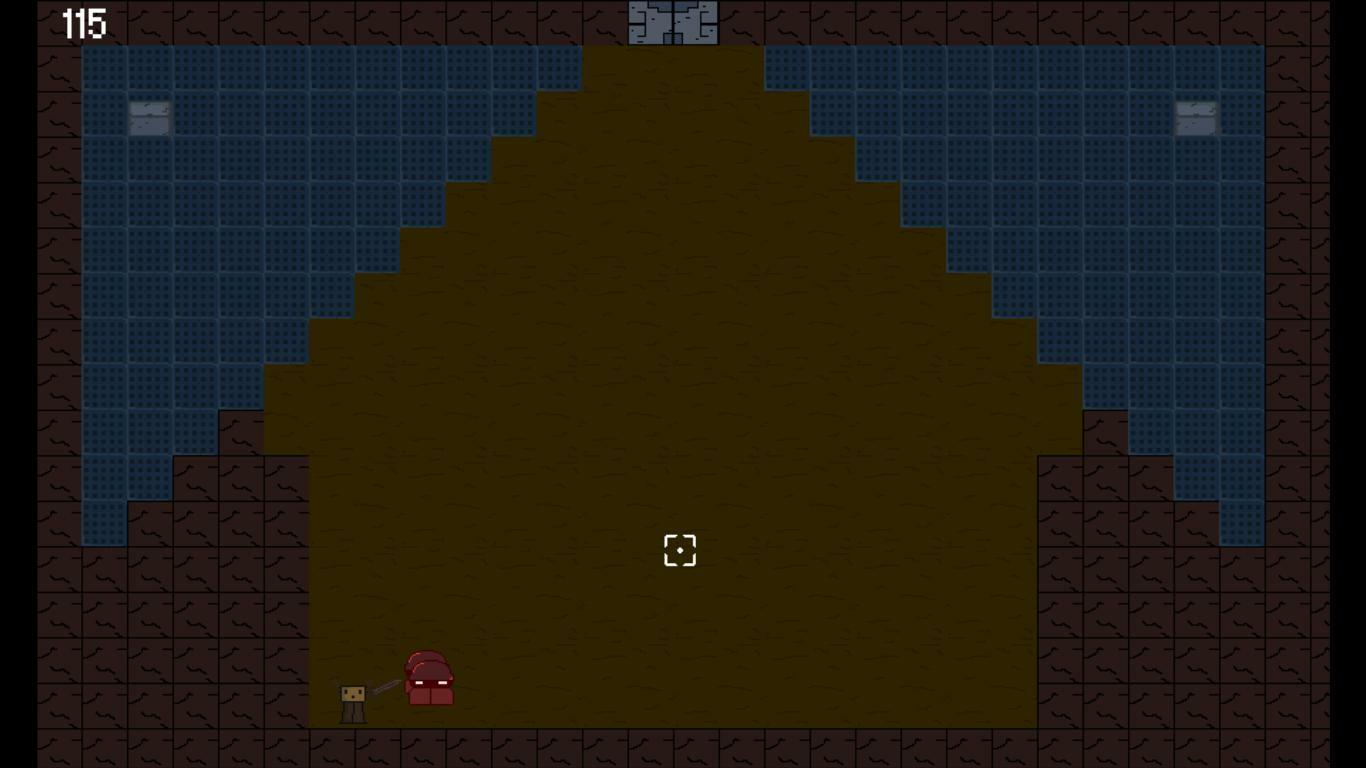Viewport: 1366px width, 768px height.
Task: Click the gray switch plate on the left wall
Action: click(150, 117)
